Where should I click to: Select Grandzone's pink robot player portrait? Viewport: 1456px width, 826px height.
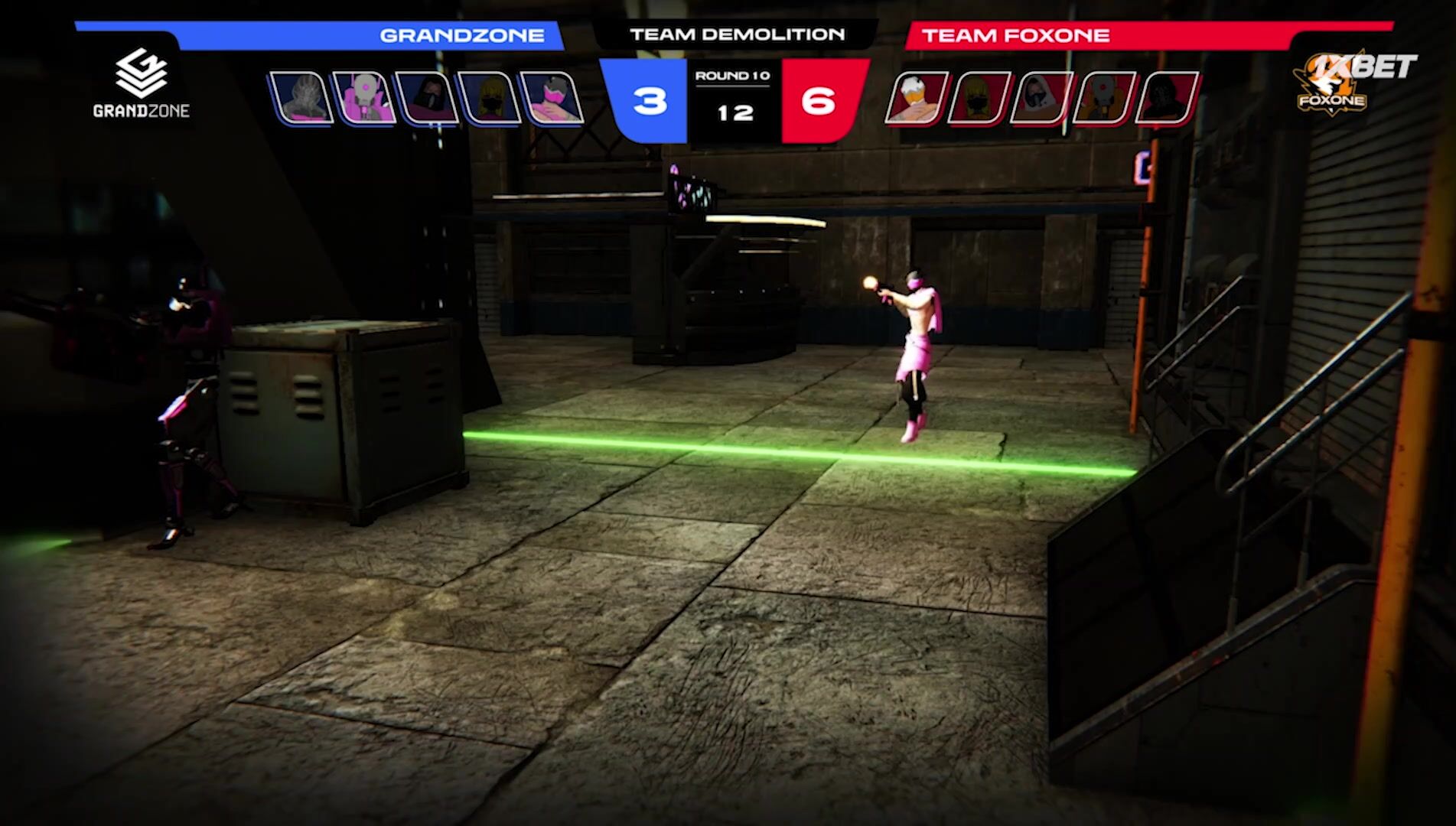tap(363, 98)
